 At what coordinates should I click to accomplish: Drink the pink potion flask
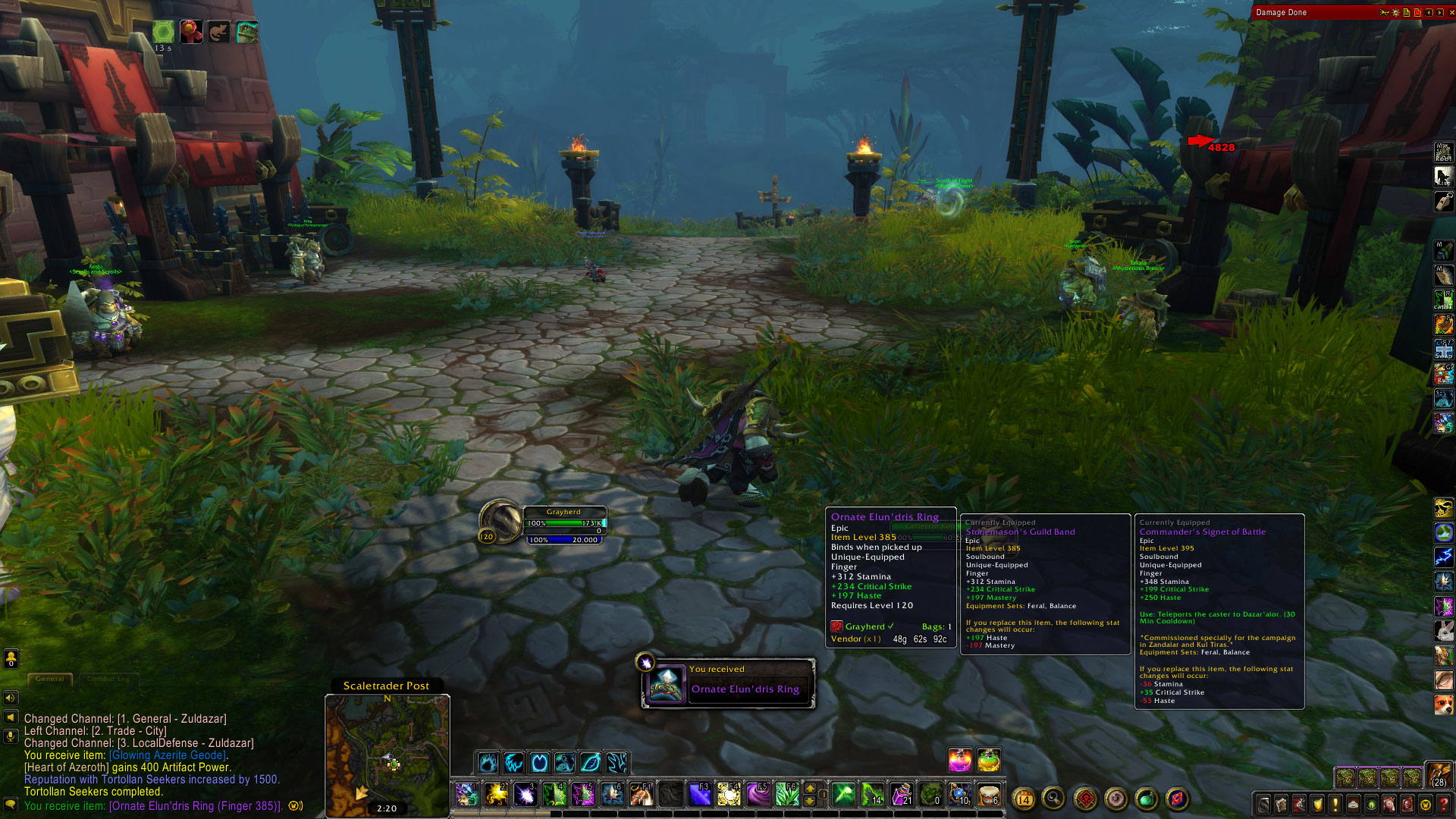pyautogui.click(x=960, y=759)
